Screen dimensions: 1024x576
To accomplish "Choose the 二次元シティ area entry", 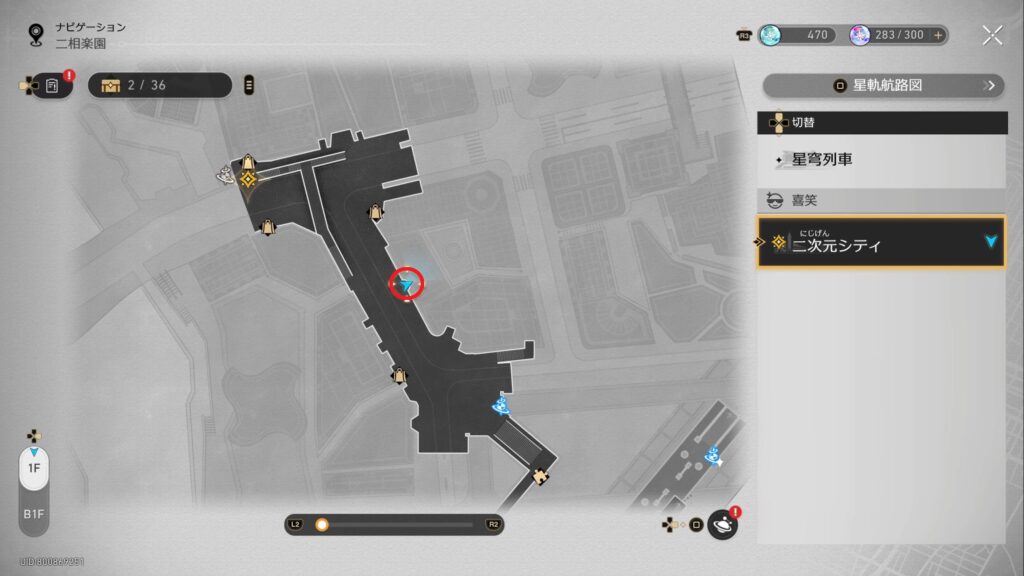I will click(881, 243).
